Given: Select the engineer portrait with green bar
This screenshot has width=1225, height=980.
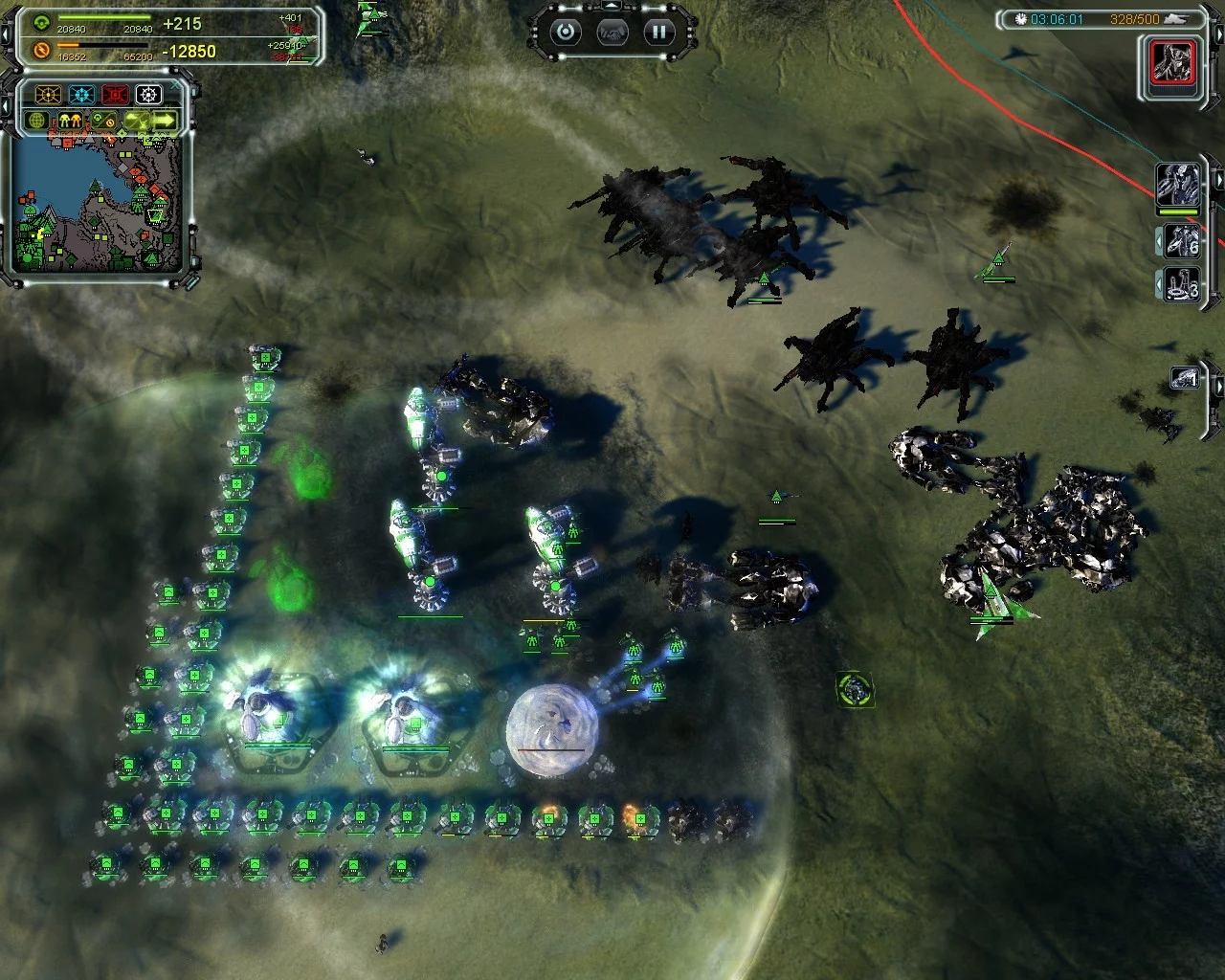Looking at the screenshot, I should coord(1177,185).
